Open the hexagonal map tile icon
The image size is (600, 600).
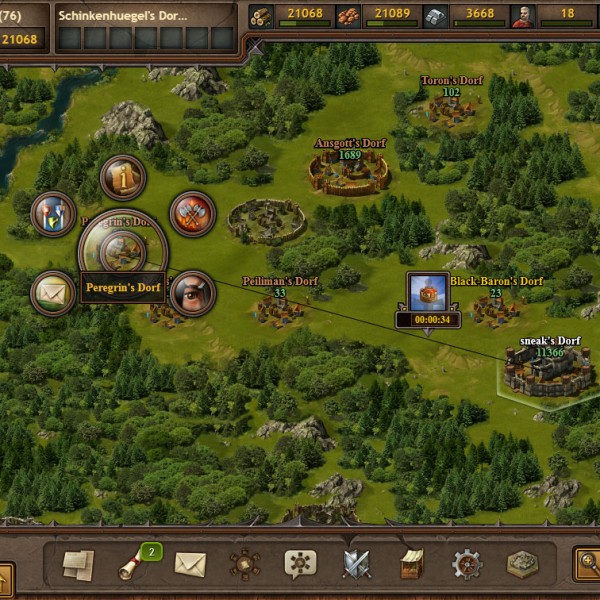[x=522, y=565]
